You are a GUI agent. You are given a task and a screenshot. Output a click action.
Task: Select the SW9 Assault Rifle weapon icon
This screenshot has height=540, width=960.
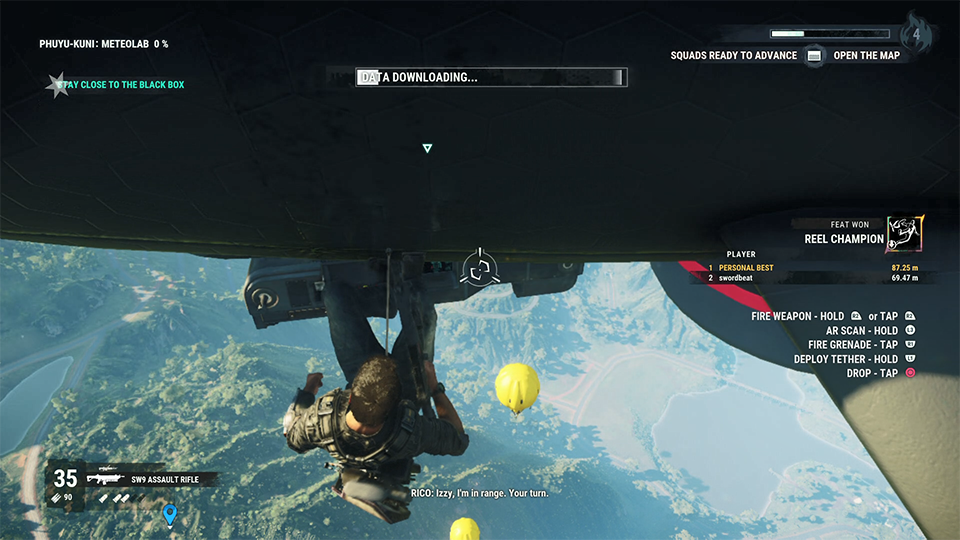coord(103,479)
